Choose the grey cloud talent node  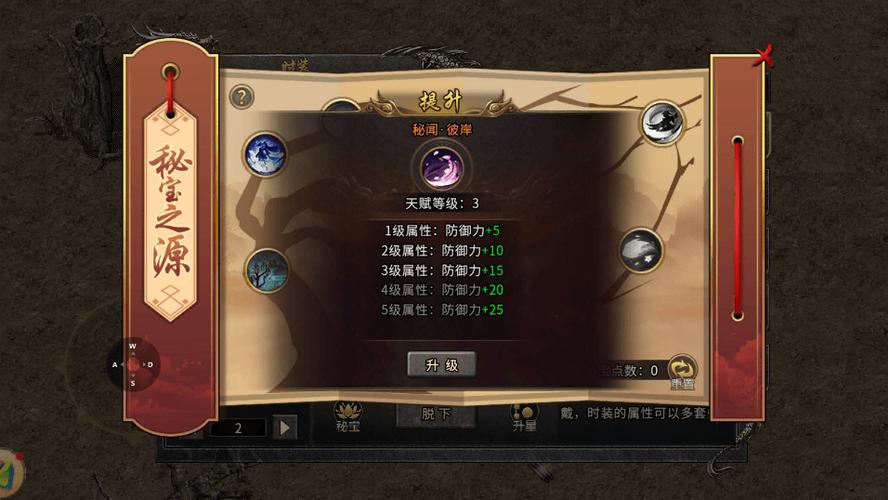tap(640, 251)
